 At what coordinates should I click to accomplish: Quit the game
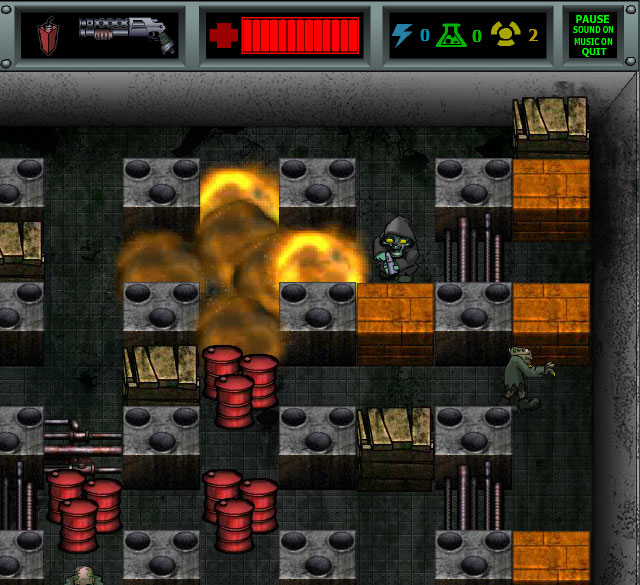[x=592, y=51]
